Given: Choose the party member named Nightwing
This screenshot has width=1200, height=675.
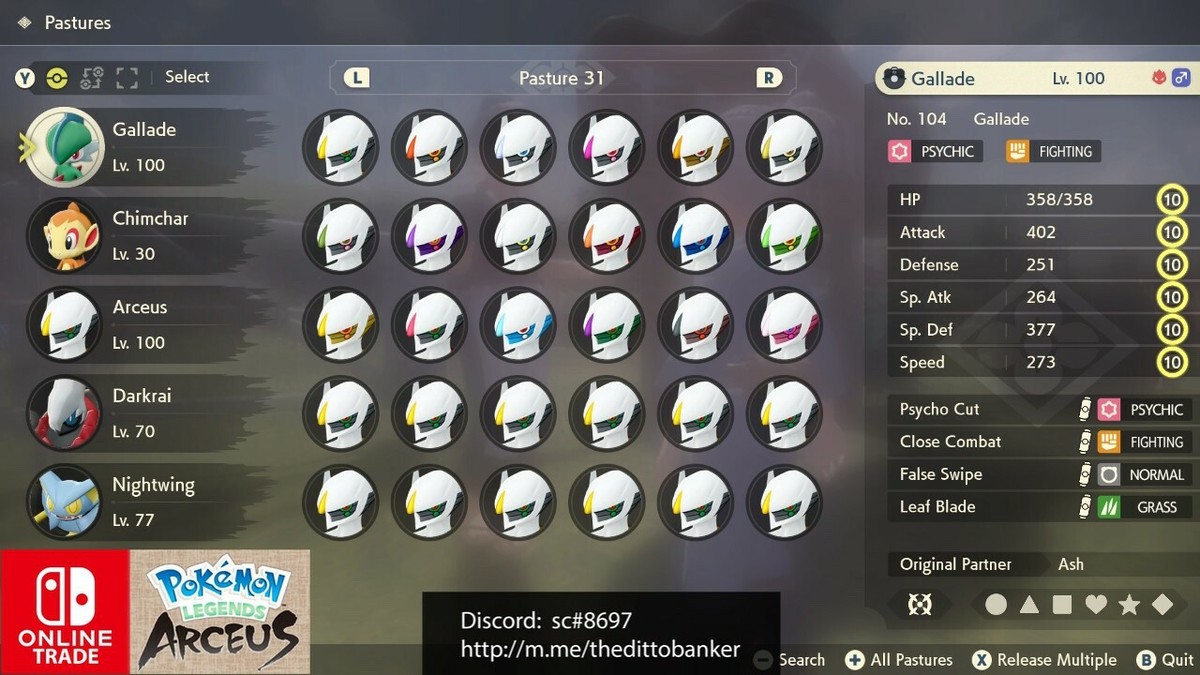Looking at the screenshot, I should tap(140, 501).
